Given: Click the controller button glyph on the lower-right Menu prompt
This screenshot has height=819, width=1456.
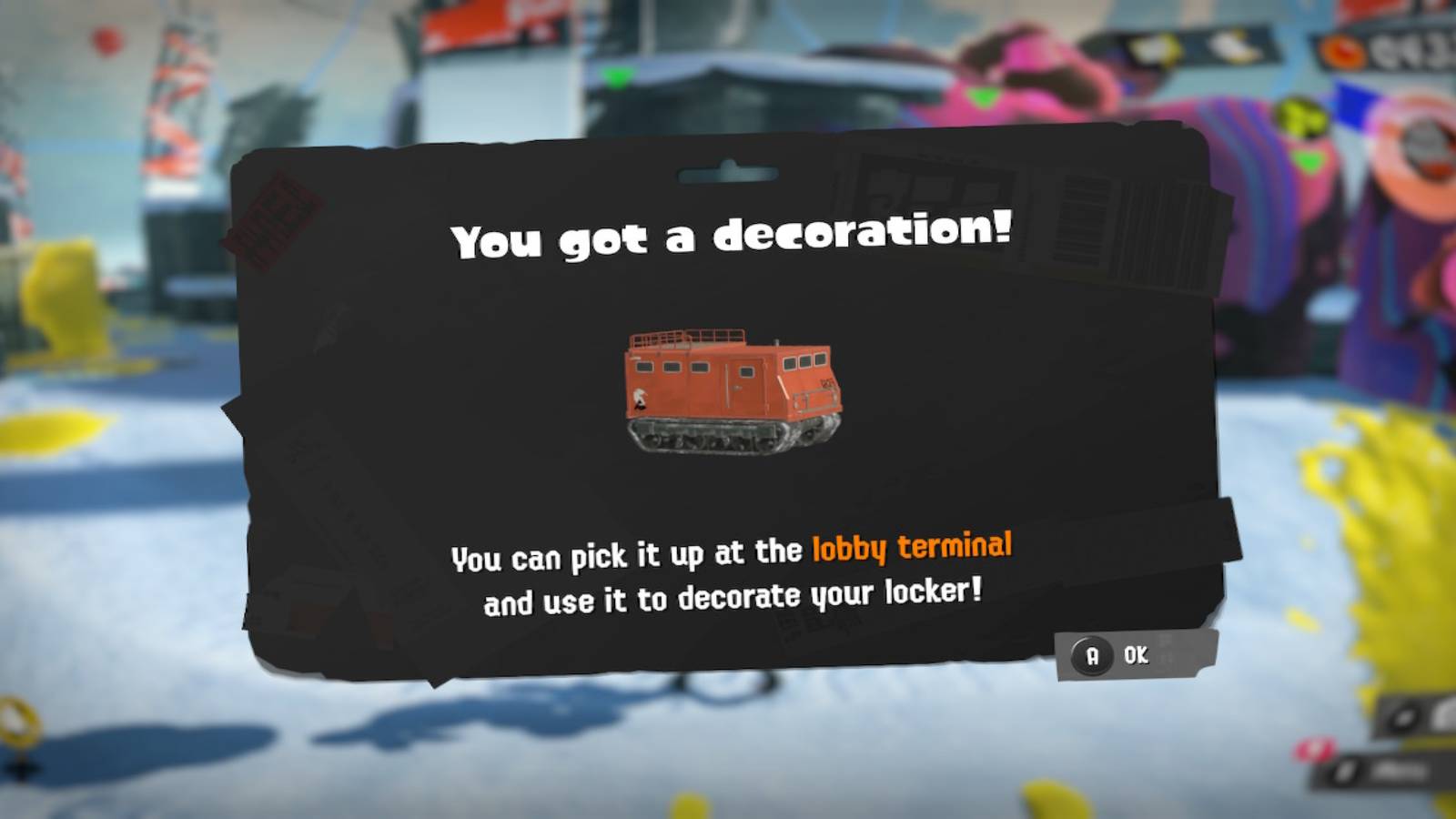Looking at the screenshot, I should pos(1346,772).
